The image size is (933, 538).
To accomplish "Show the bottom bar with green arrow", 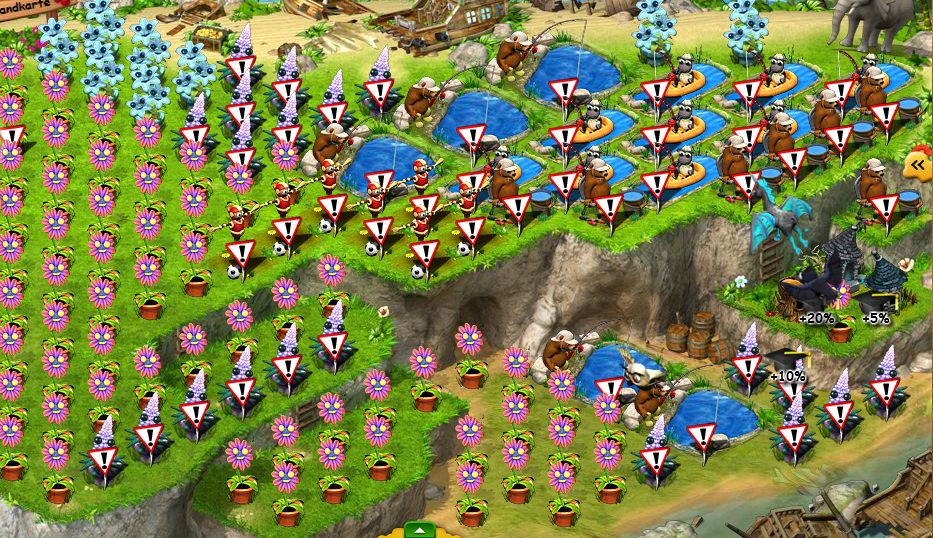I will [420, 530].
